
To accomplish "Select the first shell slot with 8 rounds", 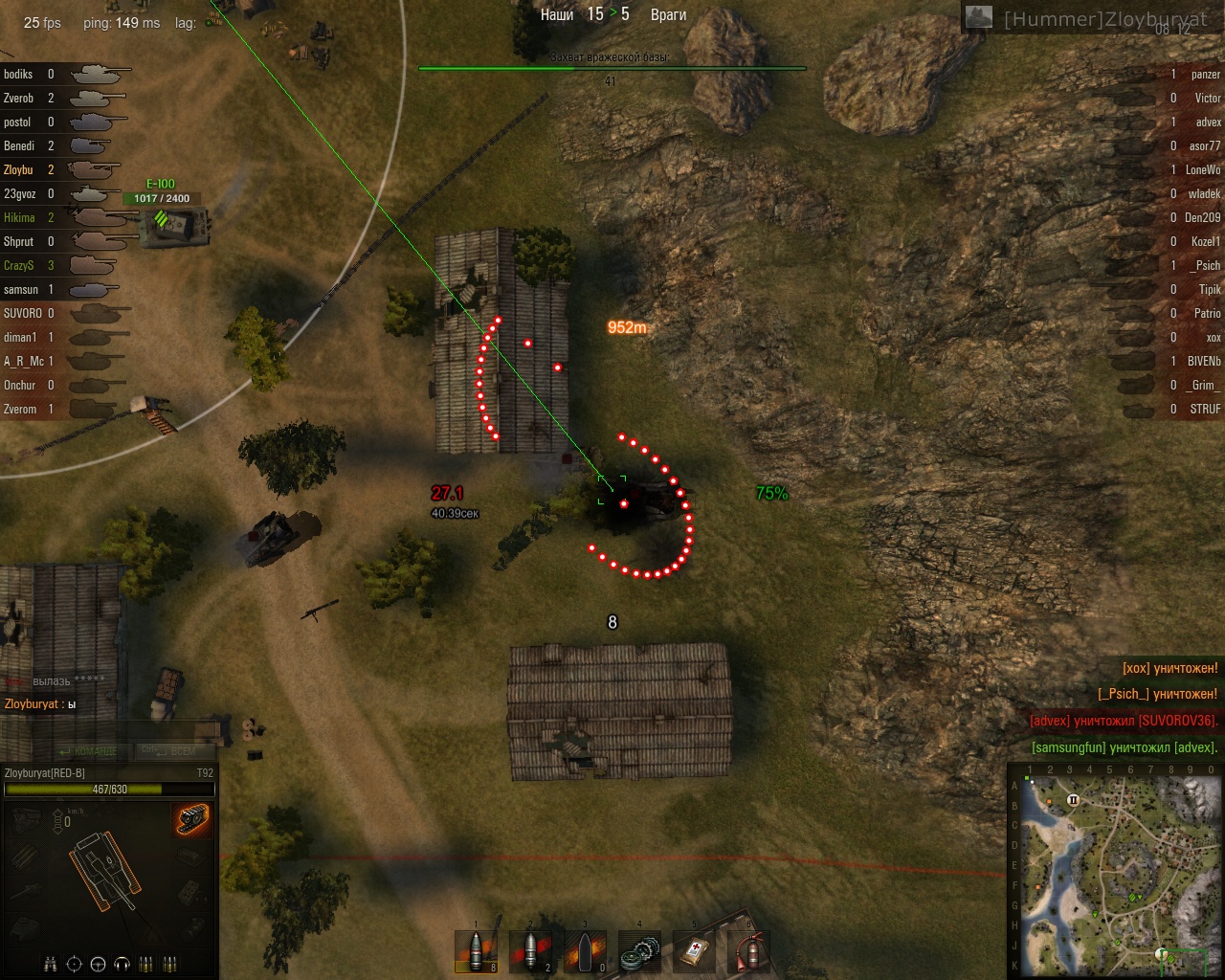I will (477, 953).
